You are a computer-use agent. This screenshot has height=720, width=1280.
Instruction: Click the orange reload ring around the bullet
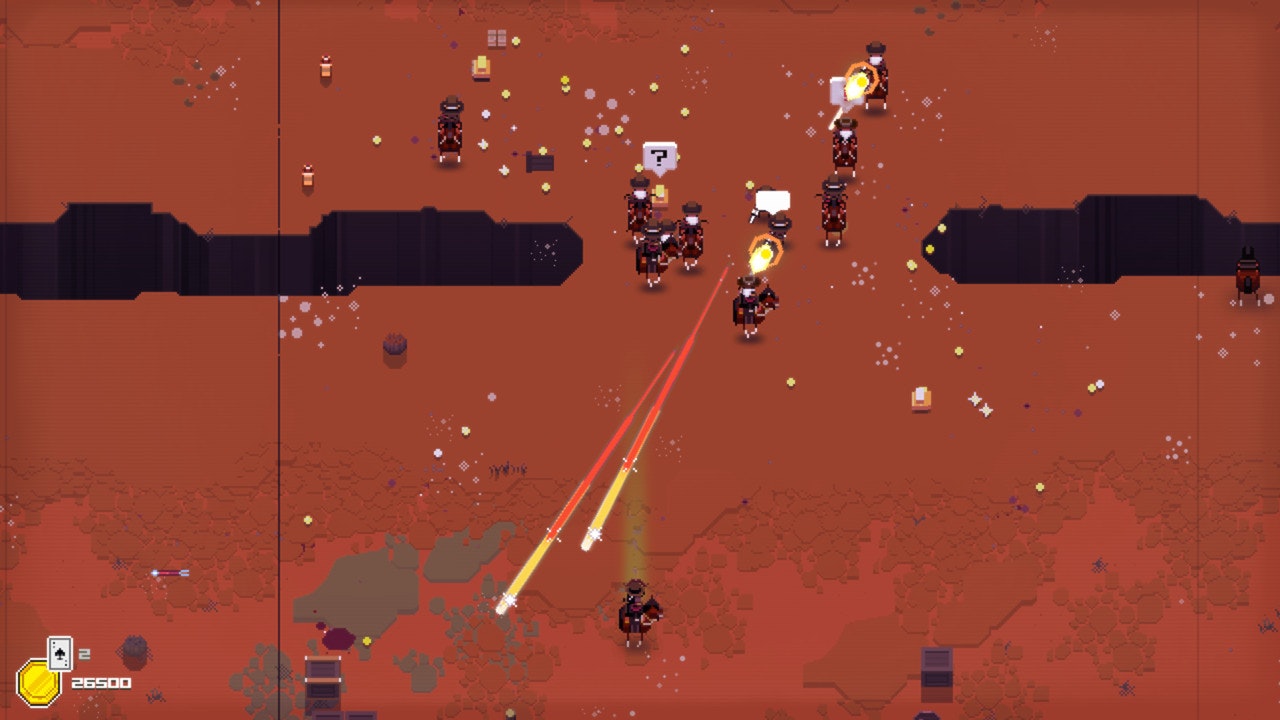point(765,253)
